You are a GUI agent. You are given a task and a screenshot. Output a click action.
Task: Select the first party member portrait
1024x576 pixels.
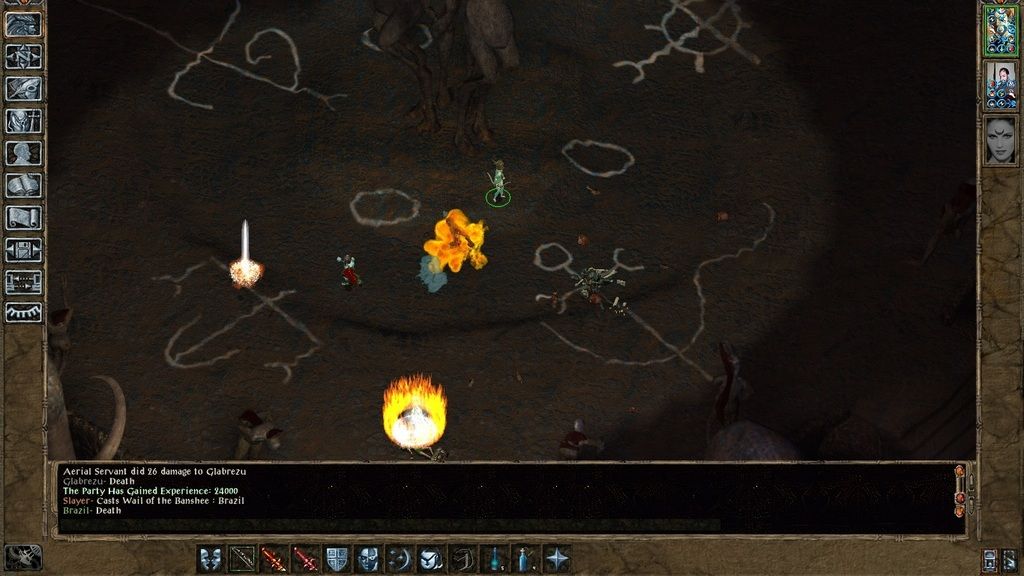1000,30
